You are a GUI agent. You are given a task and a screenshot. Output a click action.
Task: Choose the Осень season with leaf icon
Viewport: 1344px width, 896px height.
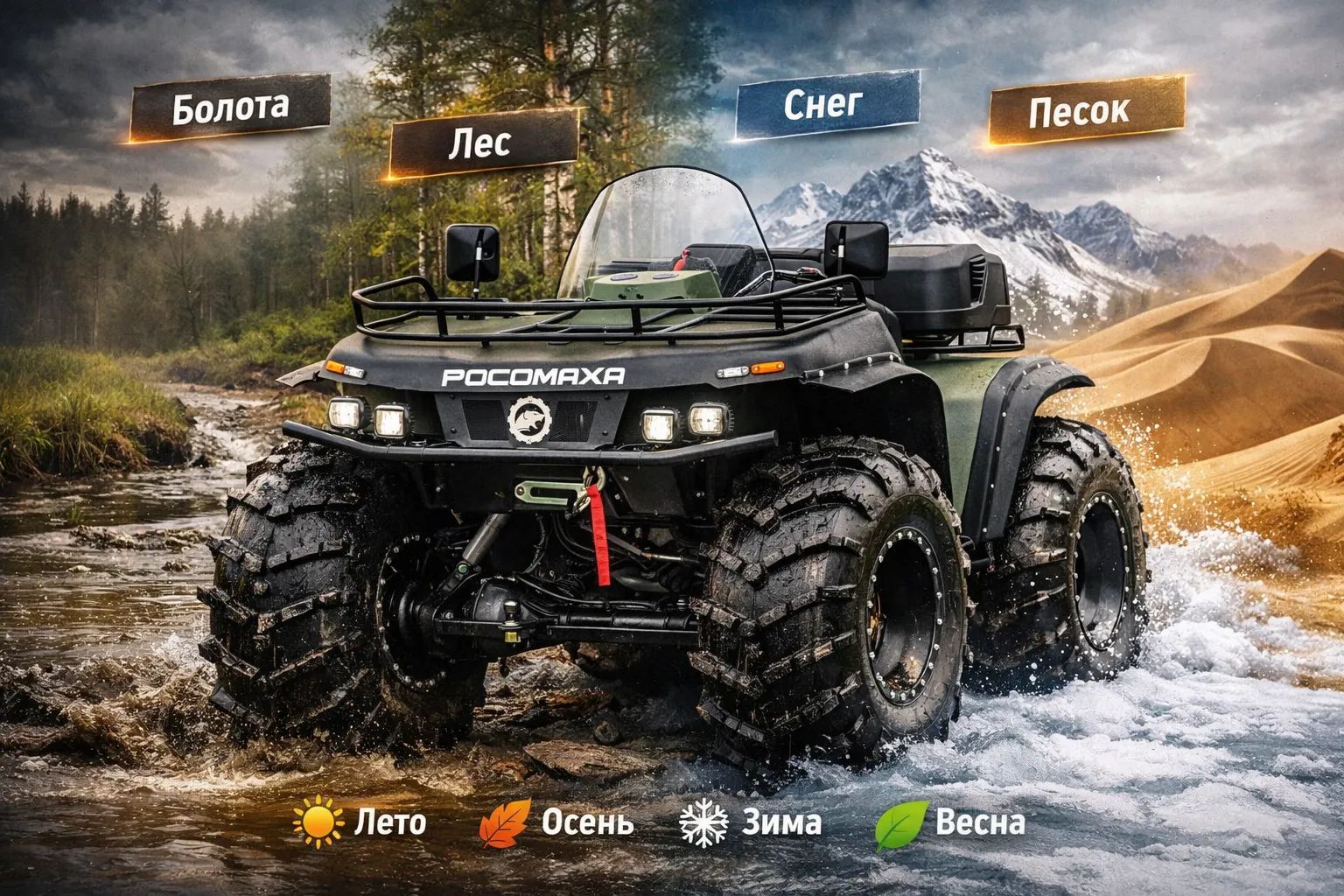pyautogui.click(x=556, y=822)
